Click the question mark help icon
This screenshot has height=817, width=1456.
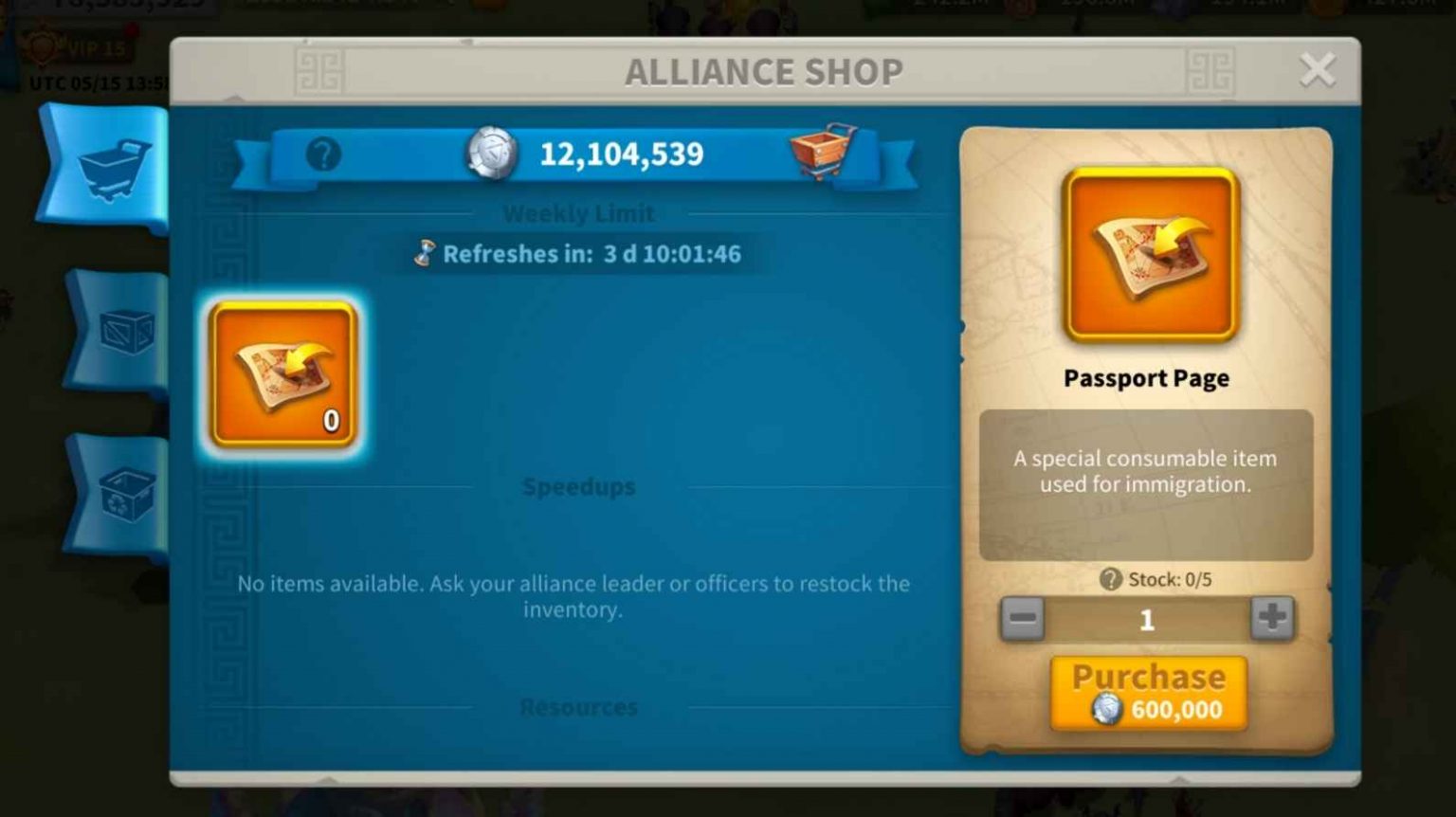coord(326,153)
